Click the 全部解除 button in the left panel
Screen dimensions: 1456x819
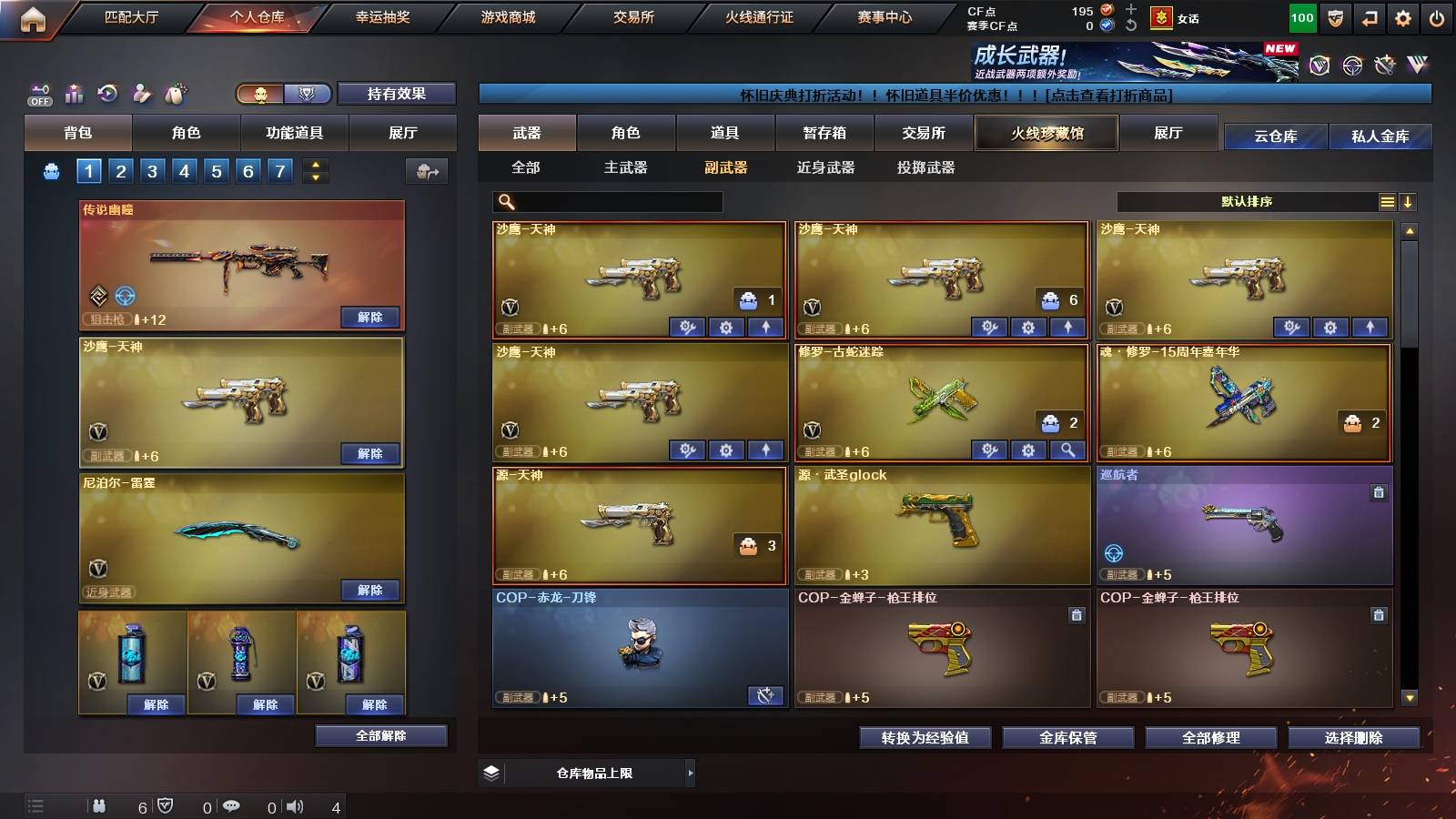(x=381, y=735)
